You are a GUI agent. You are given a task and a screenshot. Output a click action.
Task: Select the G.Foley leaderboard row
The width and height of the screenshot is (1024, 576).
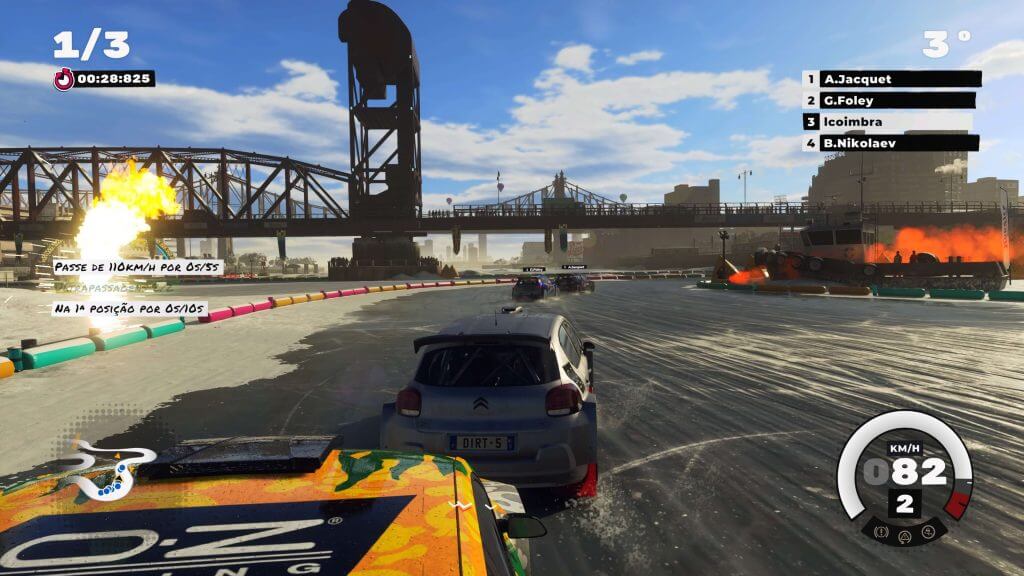890,100
